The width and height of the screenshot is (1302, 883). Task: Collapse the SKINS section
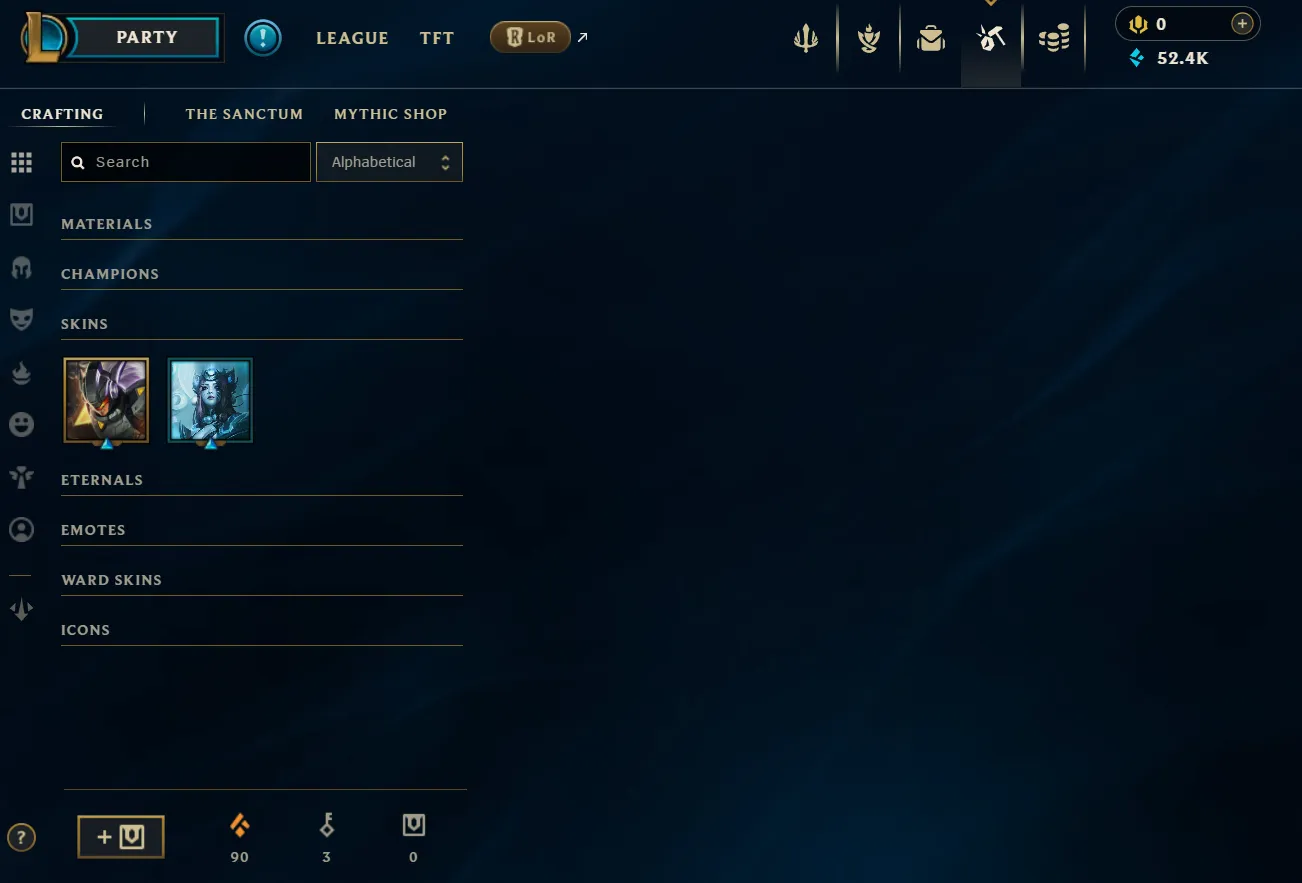(x=84, y=323)
